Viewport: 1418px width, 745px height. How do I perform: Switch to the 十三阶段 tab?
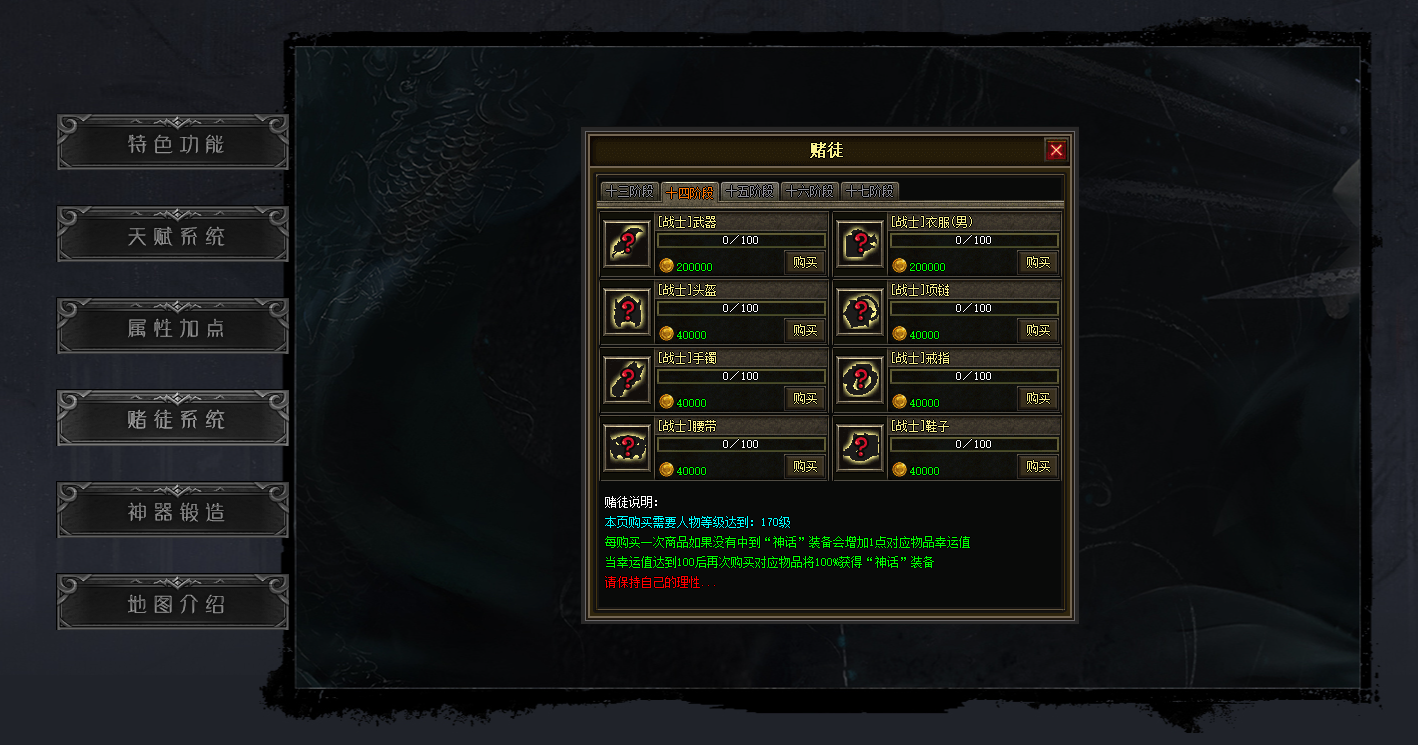click(x=630, y=191)
